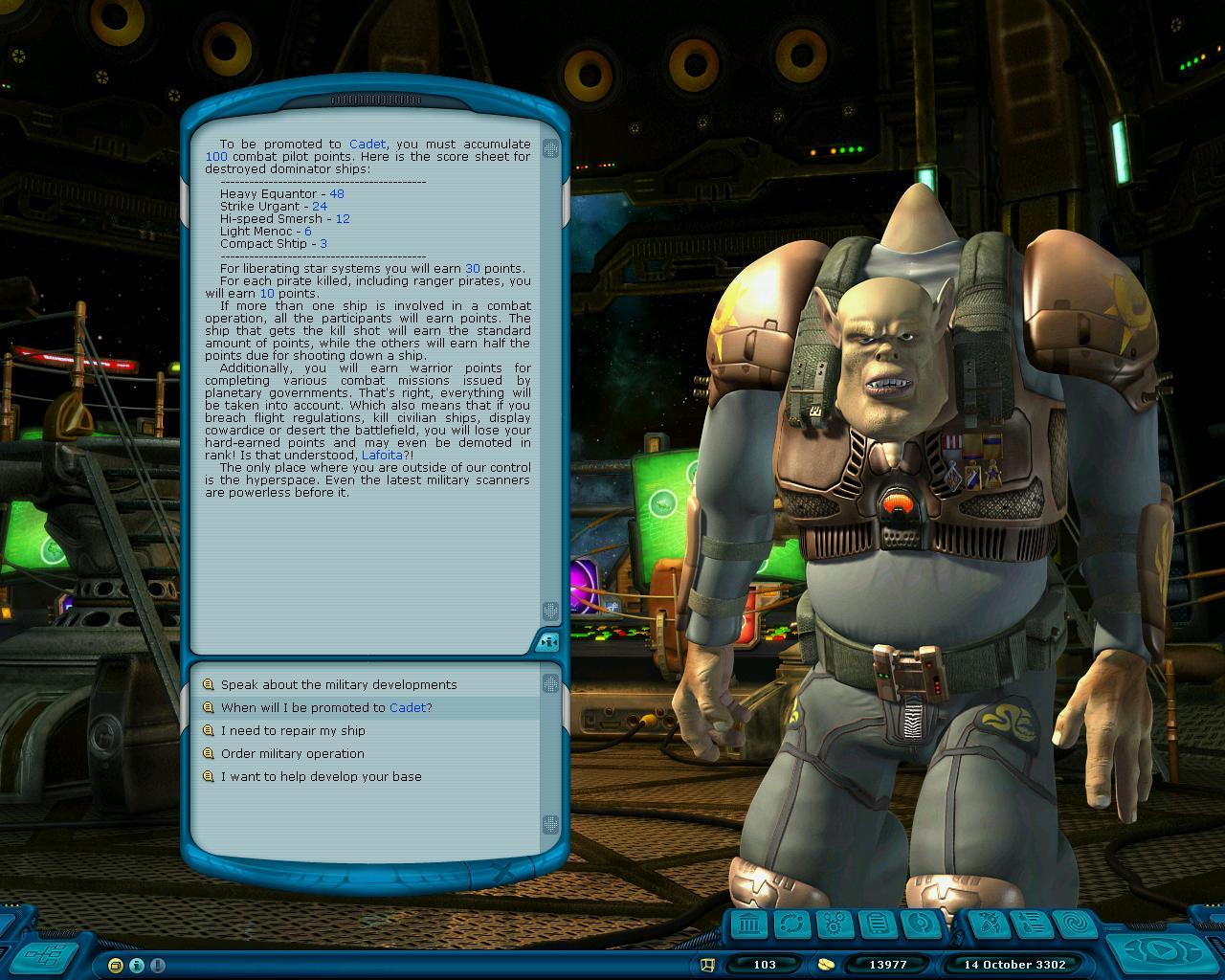
Task: Ask when you'll be promoted to Cadet
Action: click(325, 707)
